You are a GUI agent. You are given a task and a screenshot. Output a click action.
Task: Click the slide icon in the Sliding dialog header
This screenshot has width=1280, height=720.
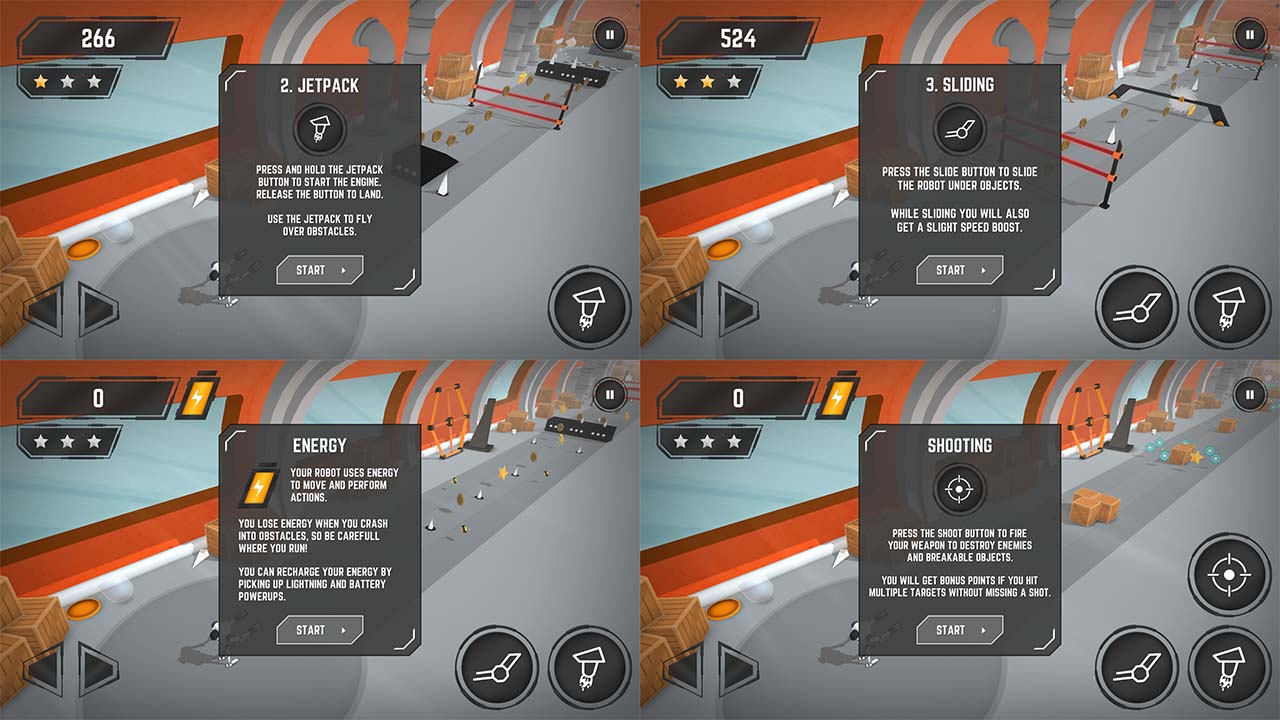pyautogui.click(x=959, y=128)
